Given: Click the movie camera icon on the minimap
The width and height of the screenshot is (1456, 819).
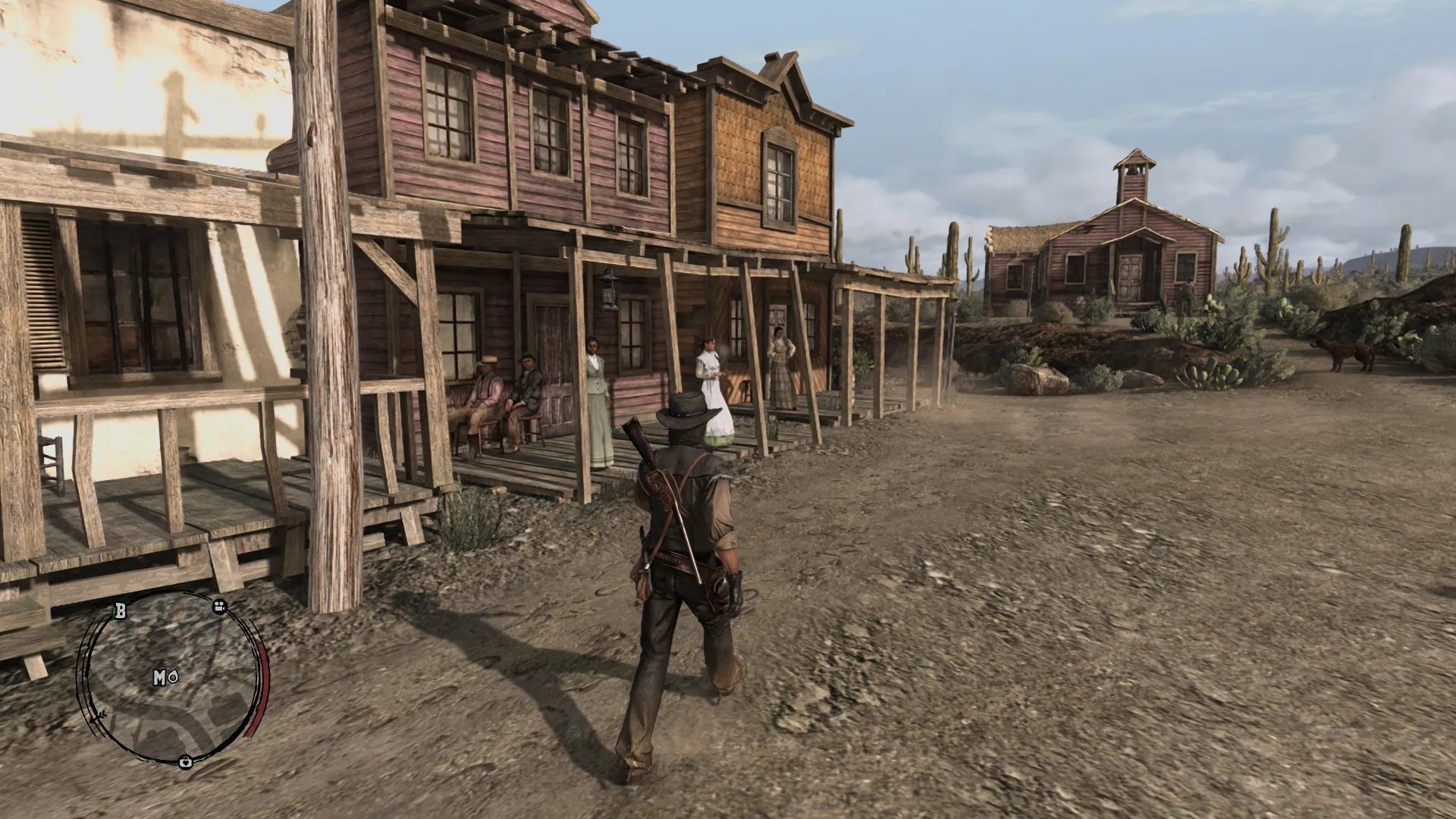Looking at the screenshot, I should click(220, 607).
